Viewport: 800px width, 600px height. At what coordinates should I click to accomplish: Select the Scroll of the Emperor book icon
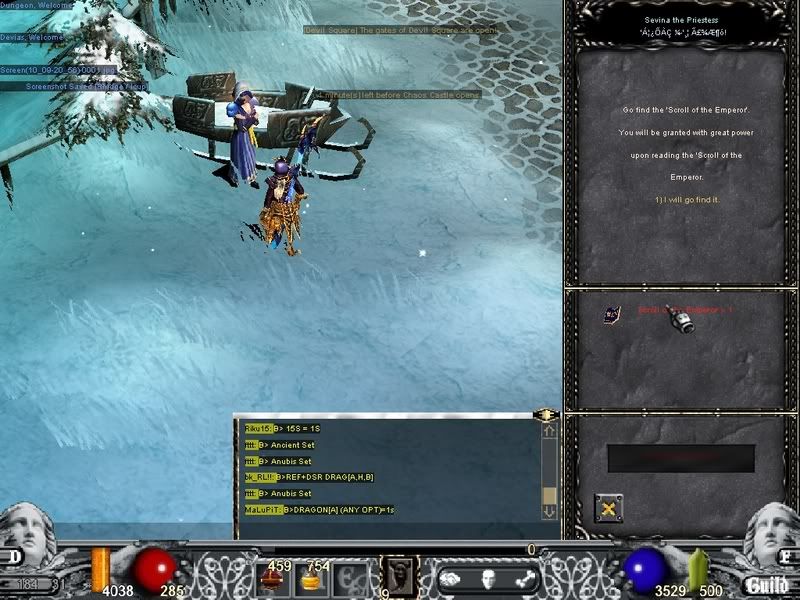point(611,314)
